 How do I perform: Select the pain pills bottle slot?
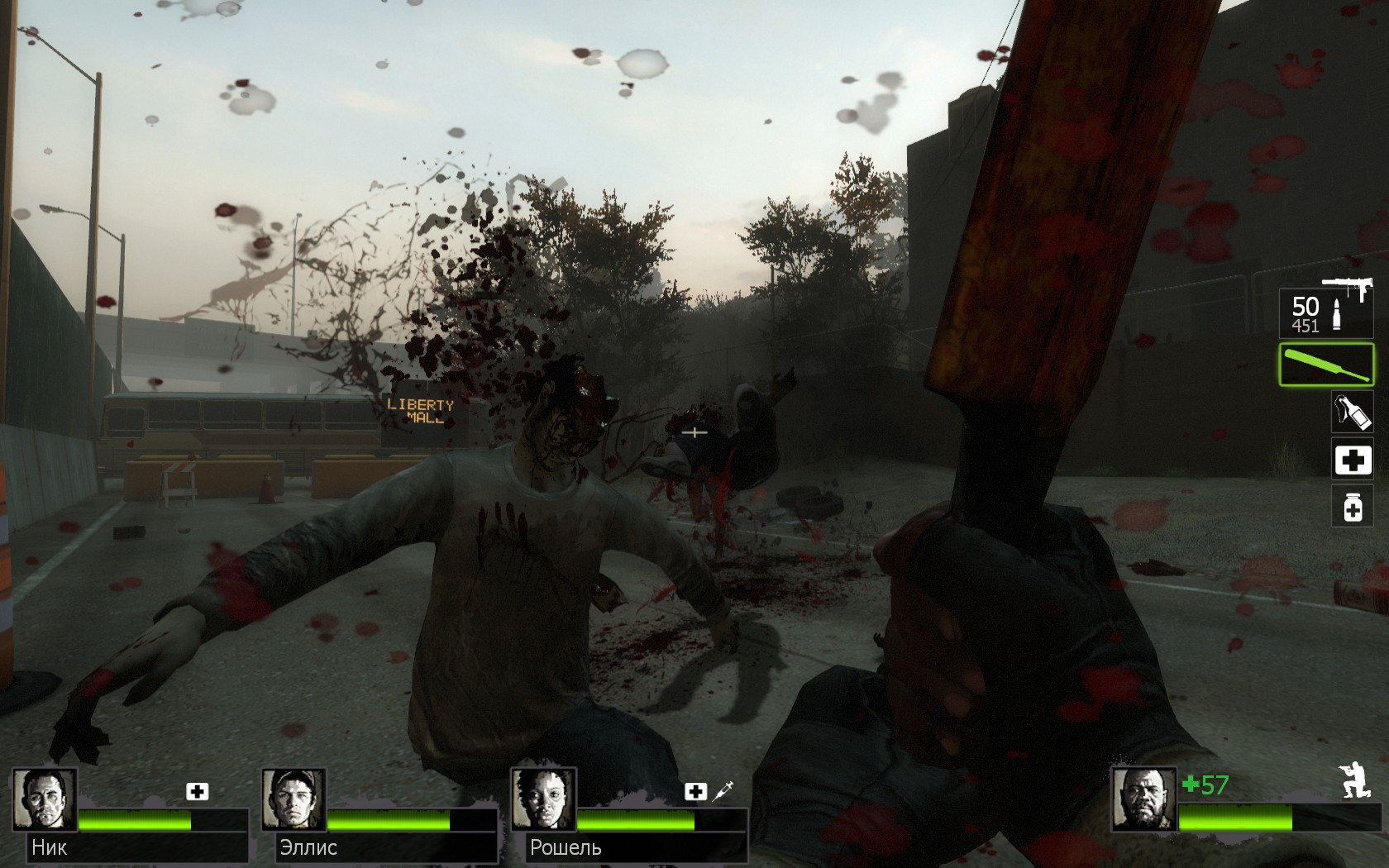(1352, 508)
